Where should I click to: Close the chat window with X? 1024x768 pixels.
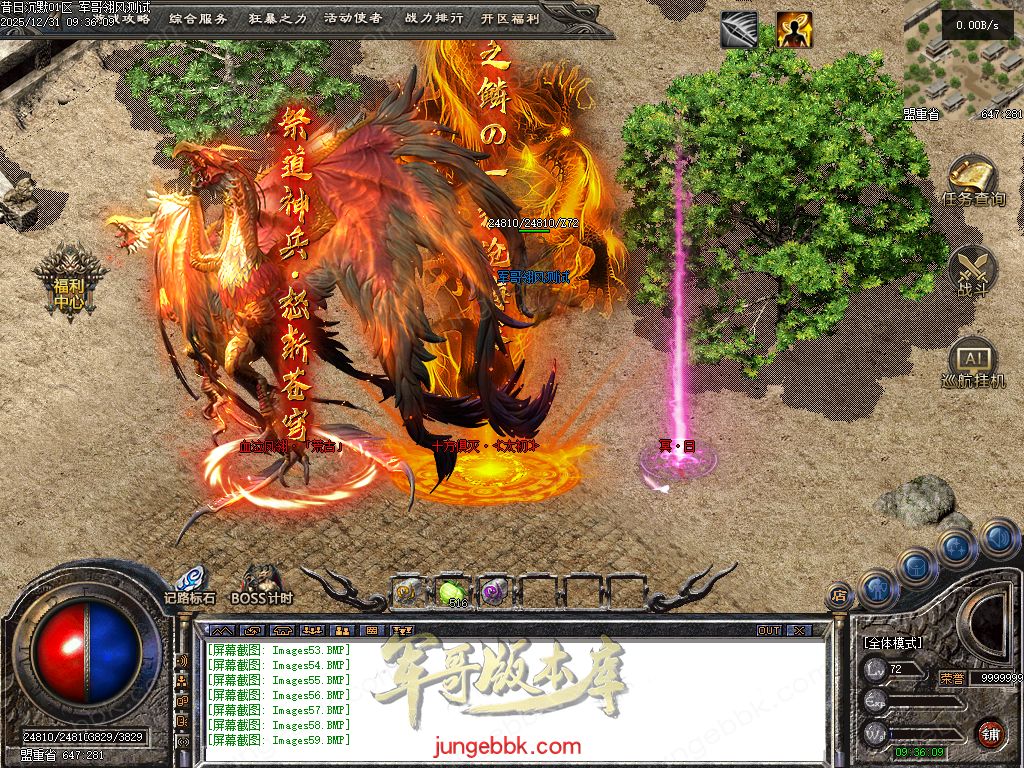(x=798, y=631)
